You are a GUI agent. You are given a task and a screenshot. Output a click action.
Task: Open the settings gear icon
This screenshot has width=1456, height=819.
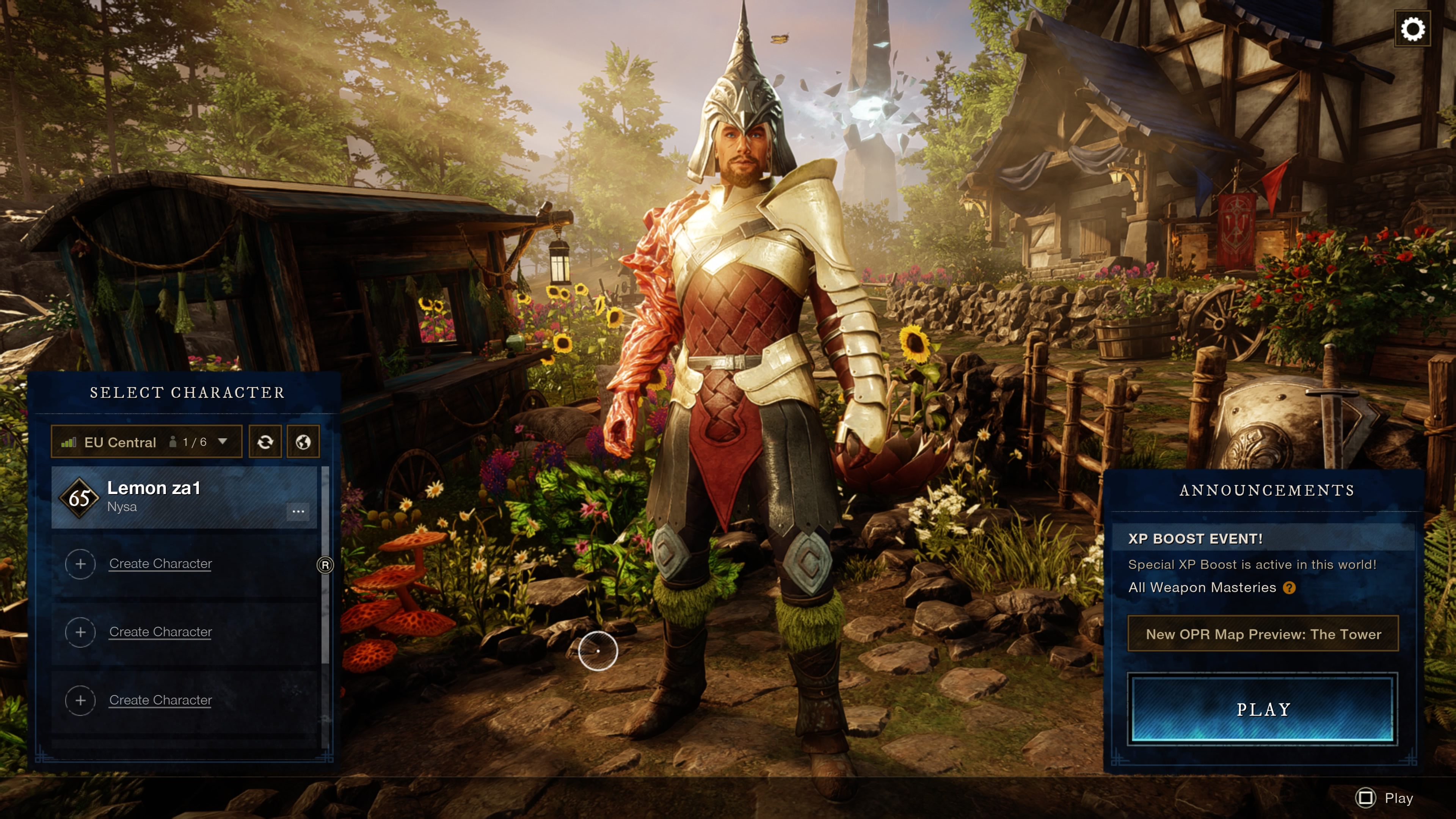tap(1412, 29)
